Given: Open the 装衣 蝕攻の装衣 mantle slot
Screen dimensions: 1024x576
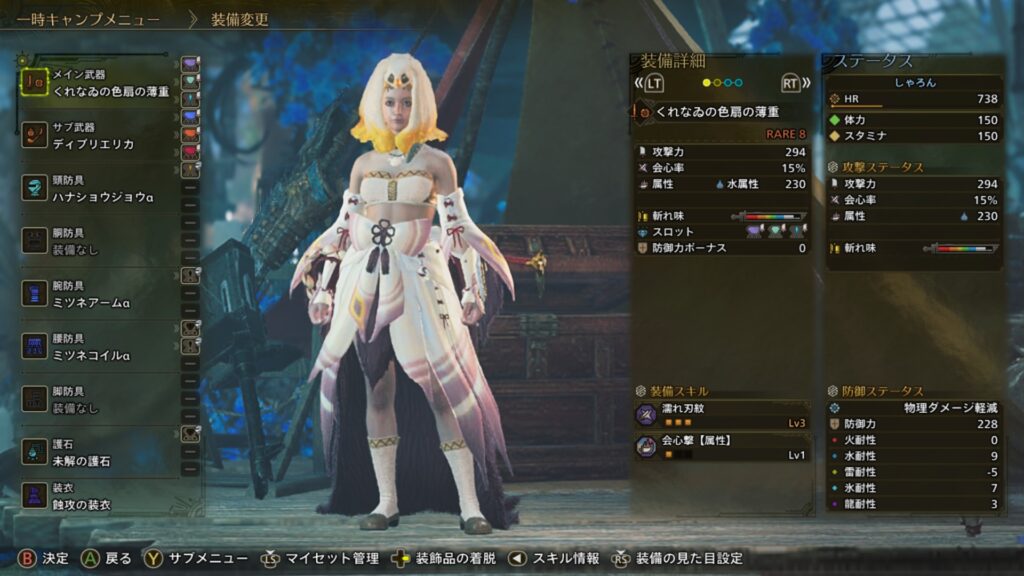Looking at the screenshot, I should [x=100, y=497].
